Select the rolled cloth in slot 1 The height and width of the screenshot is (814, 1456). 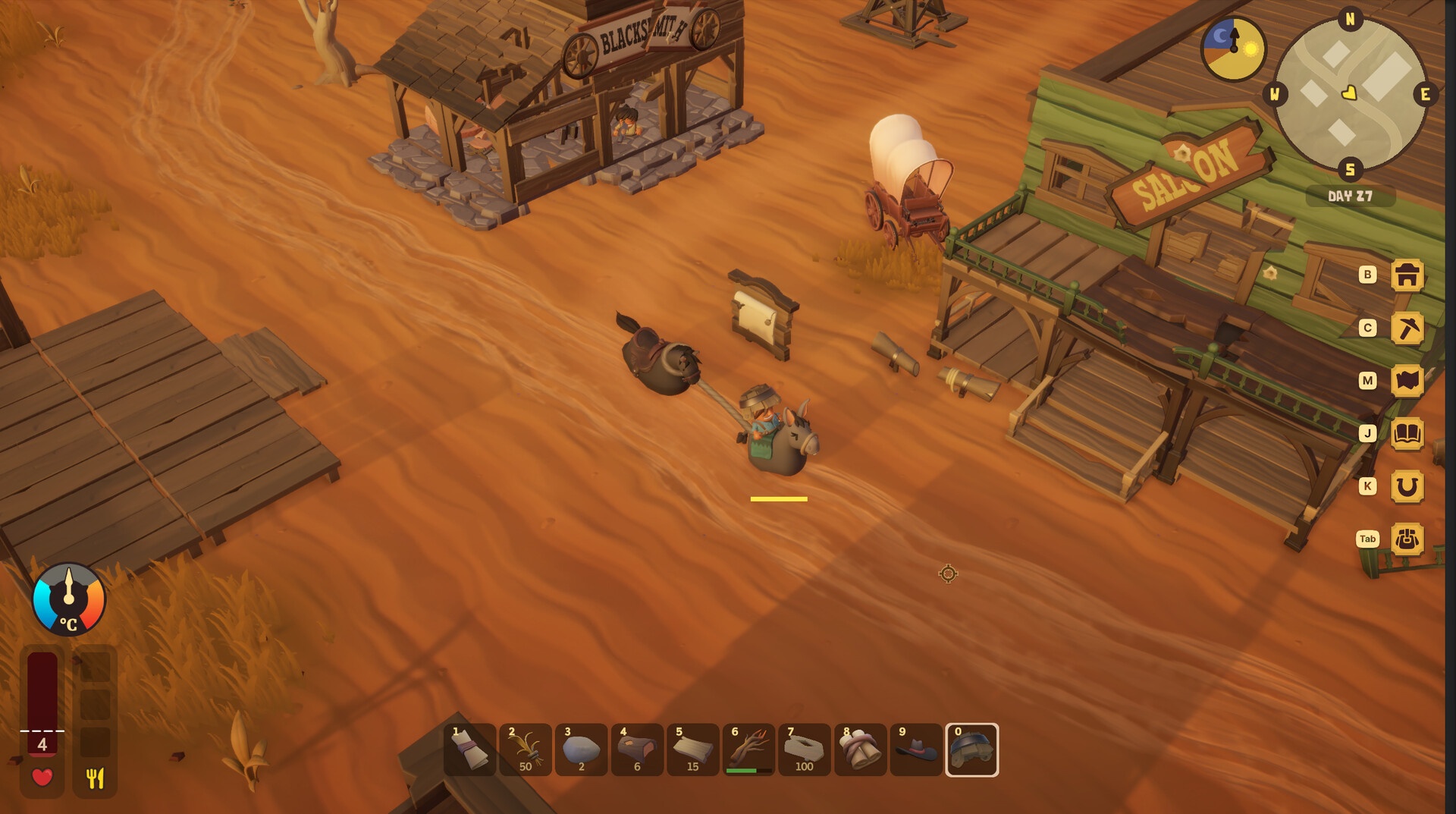click(x=470, y=750)
